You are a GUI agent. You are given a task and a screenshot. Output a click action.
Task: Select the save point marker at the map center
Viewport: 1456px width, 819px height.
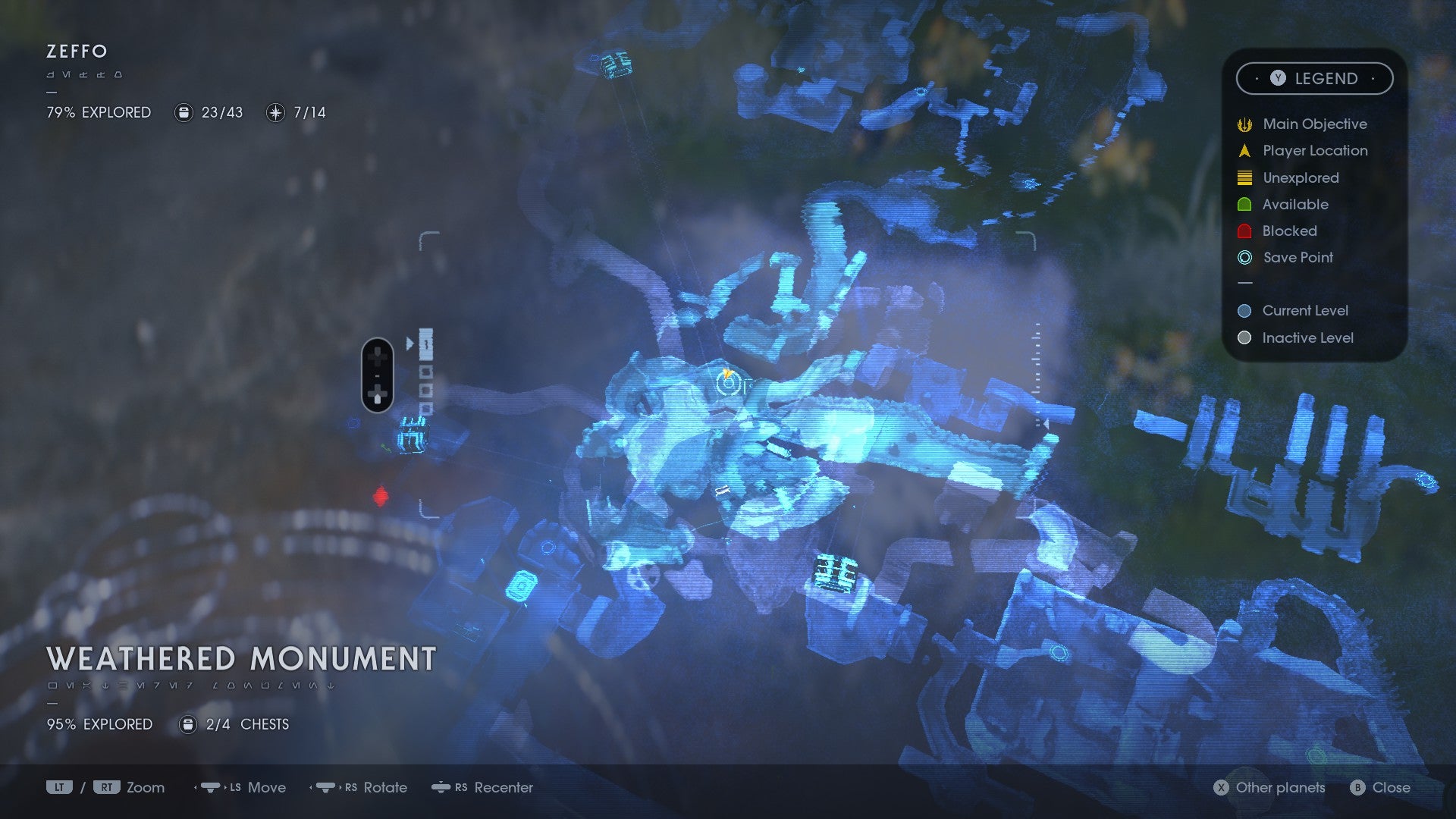729,385
